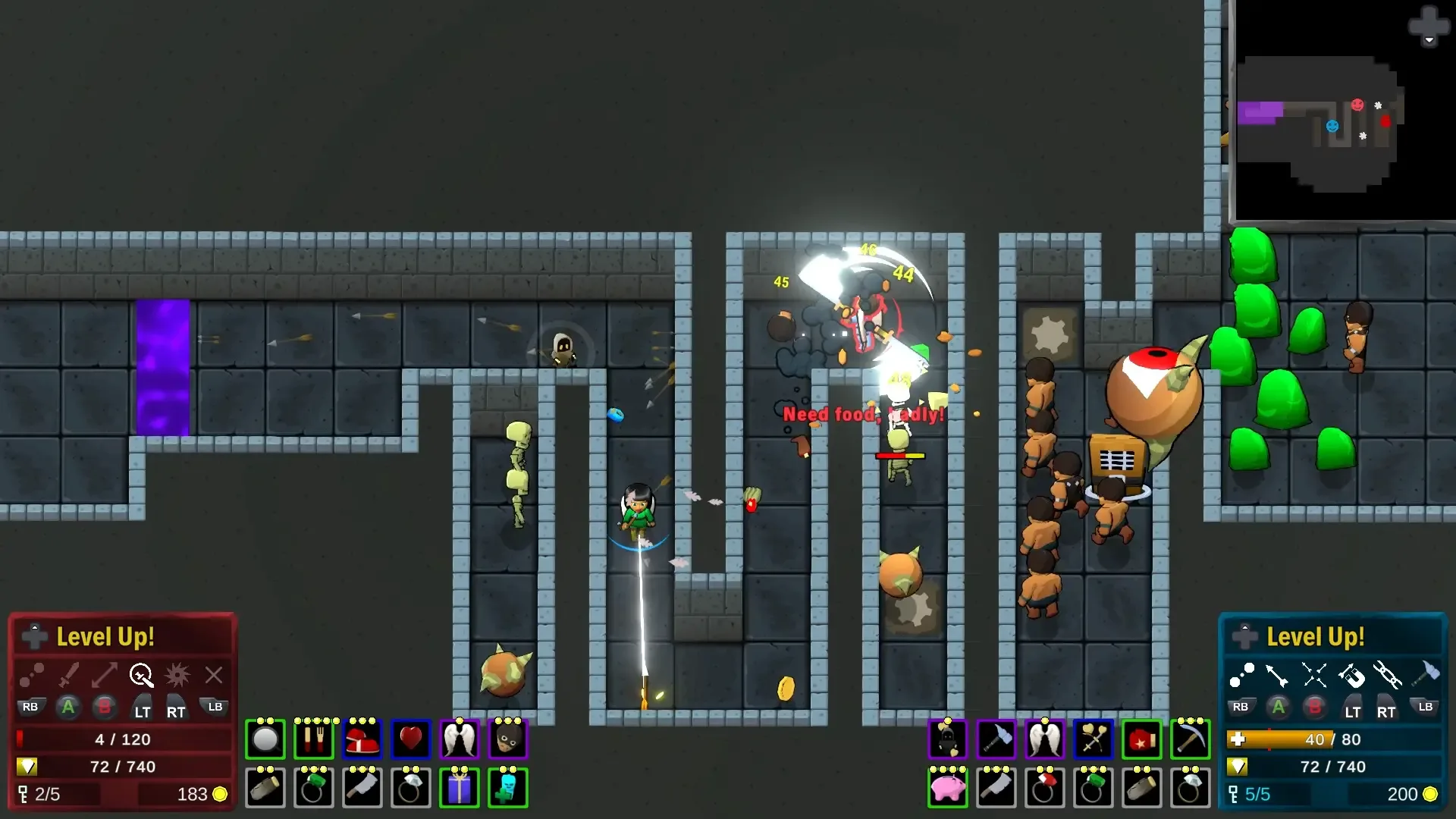Click the red heart item slot

point(410,739)
